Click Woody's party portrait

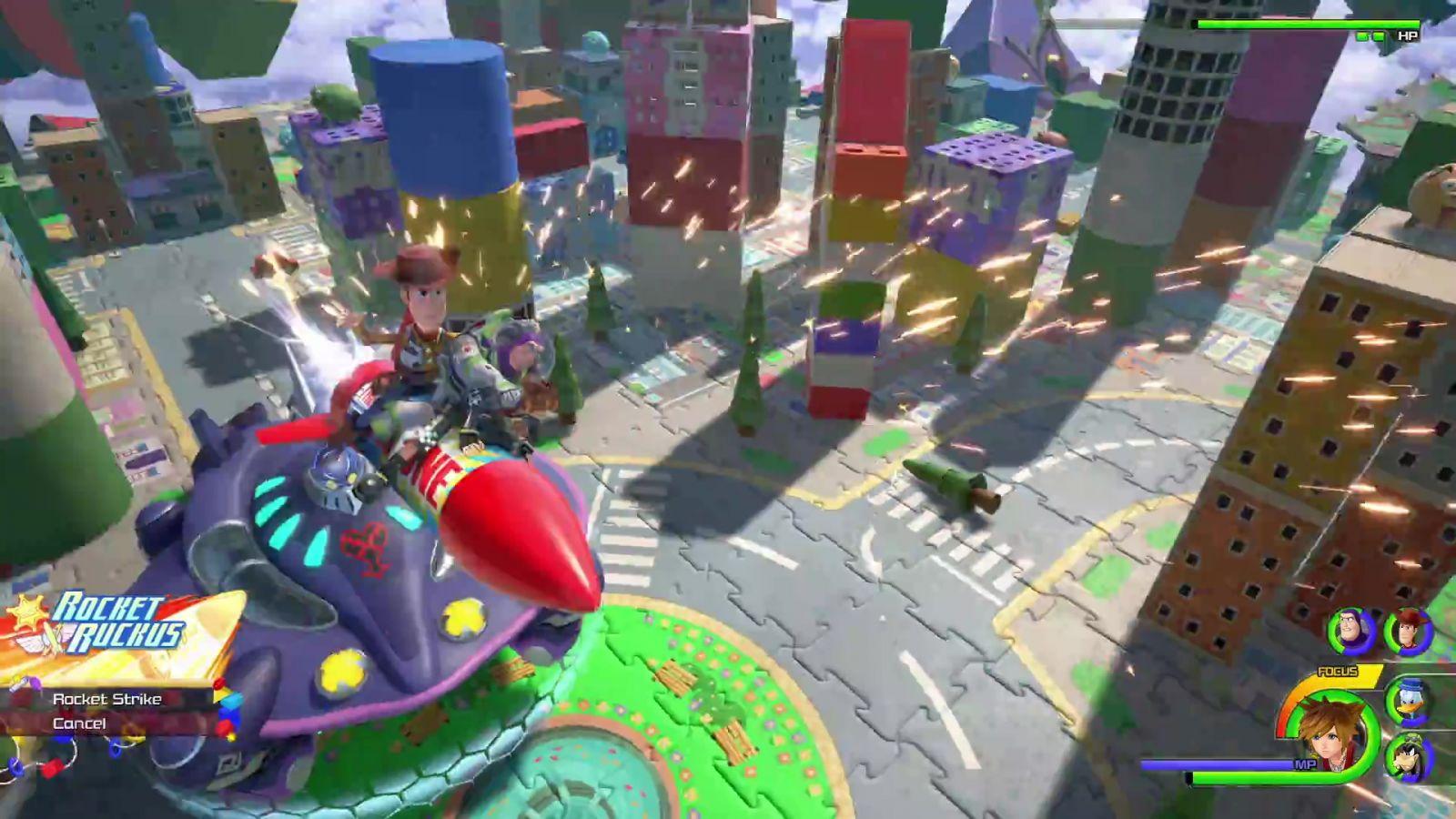click(1406, 631)
